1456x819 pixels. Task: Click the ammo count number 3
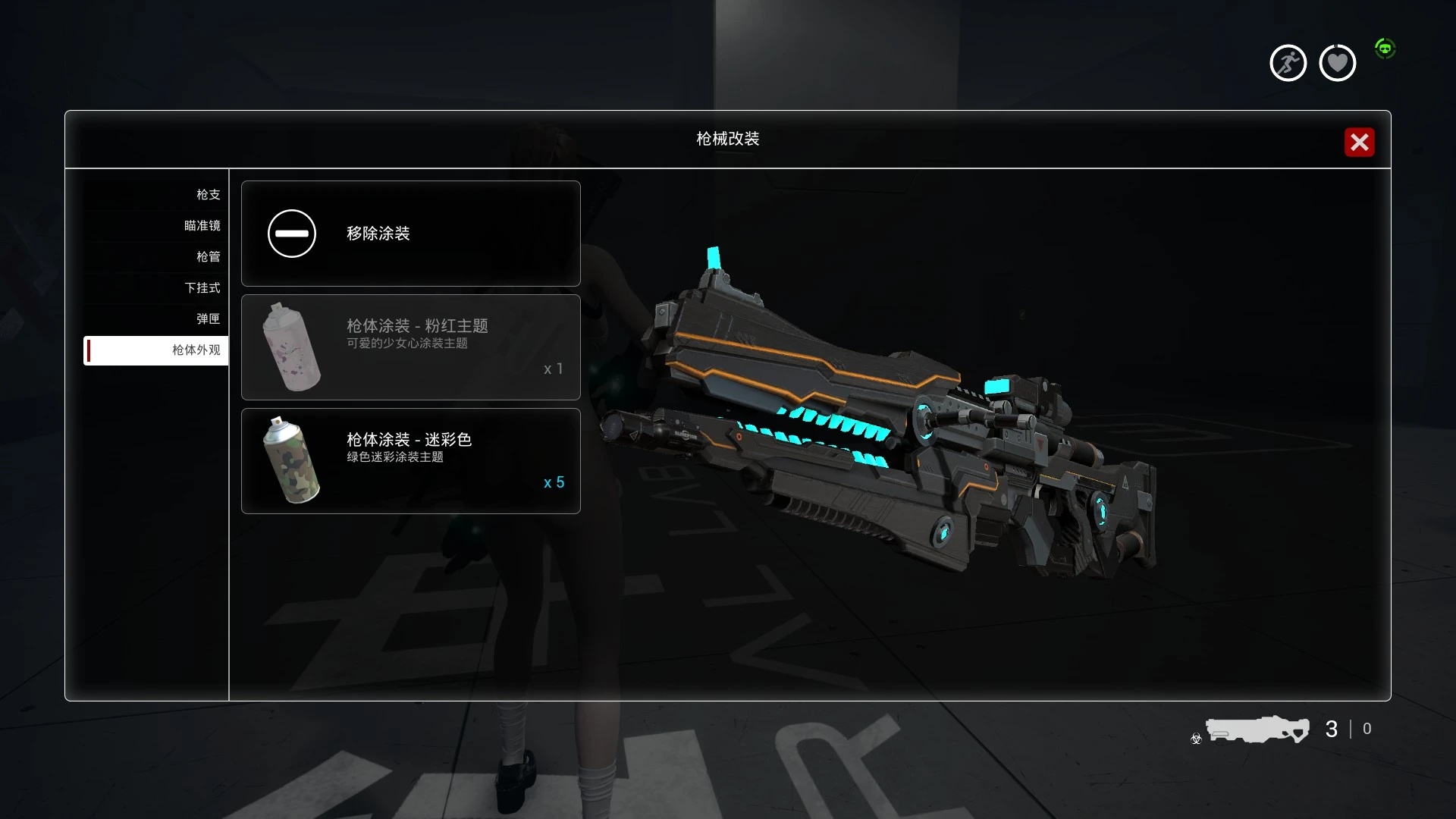pos(1332,729)
